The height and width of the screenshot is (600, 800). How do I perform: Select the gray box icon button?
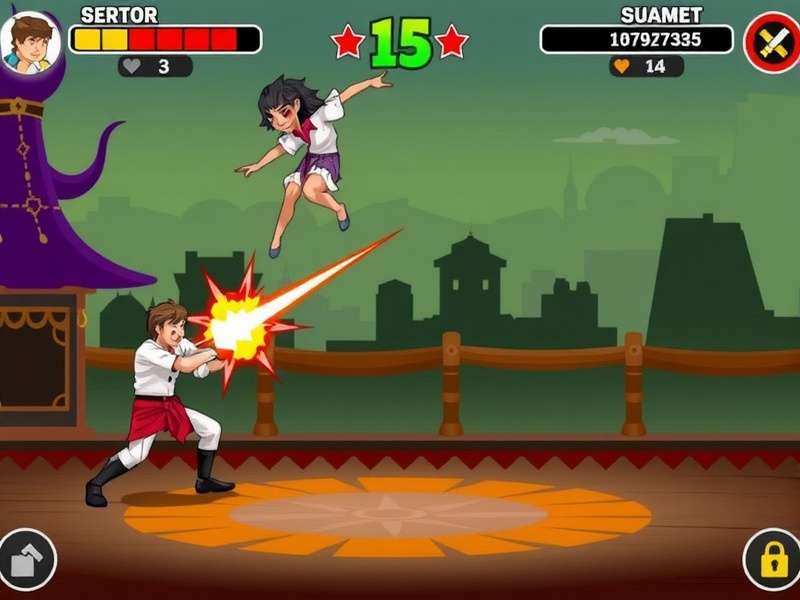coord(26,561)
